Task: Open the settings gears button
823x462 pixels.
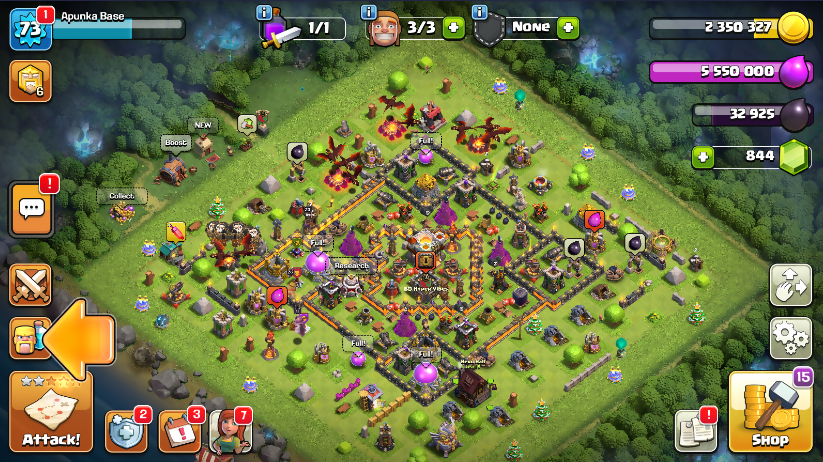Action: pyautogui.click(x=790, y=338)
